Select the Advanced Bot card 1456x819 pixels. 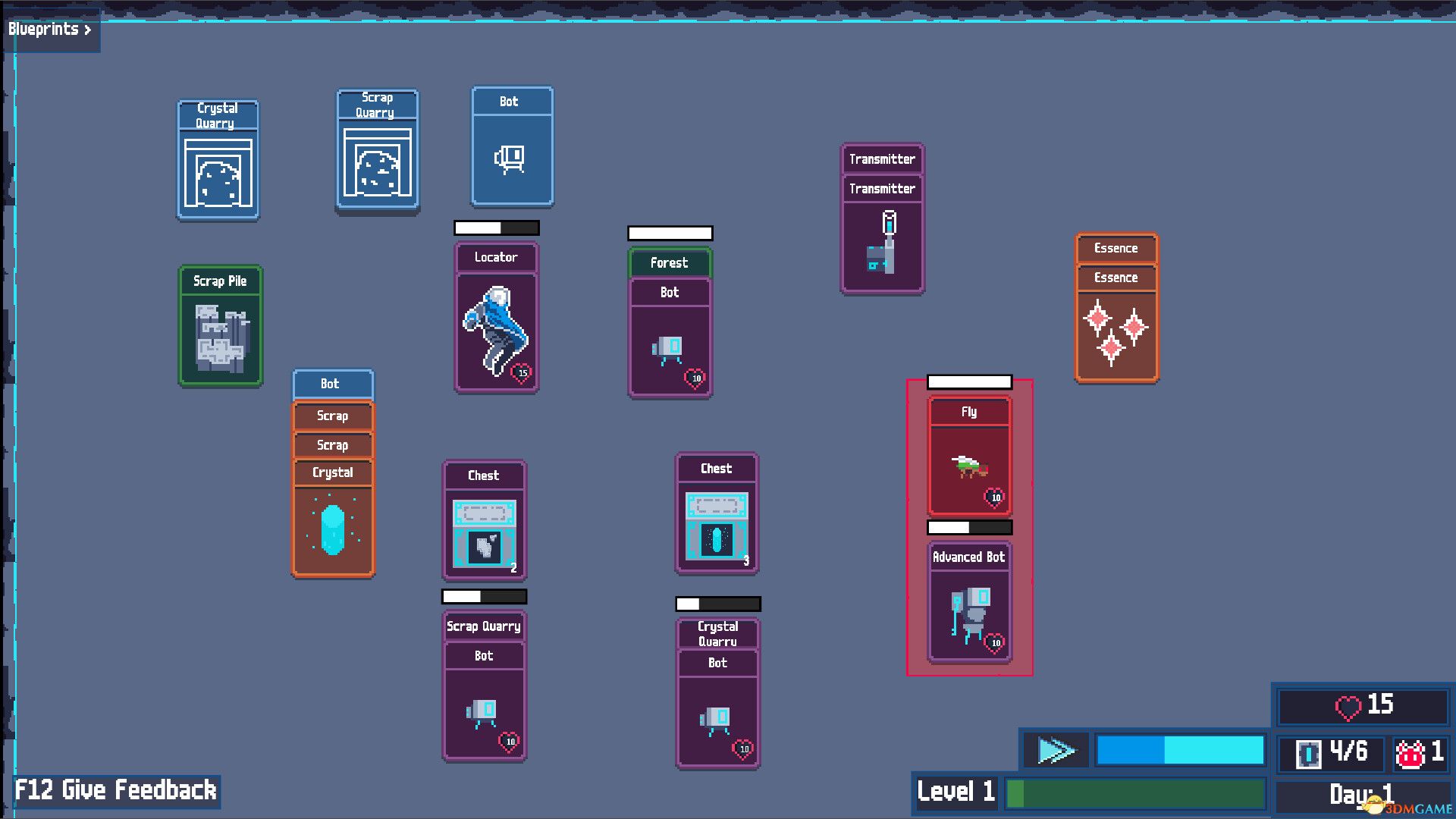point(968,599)
